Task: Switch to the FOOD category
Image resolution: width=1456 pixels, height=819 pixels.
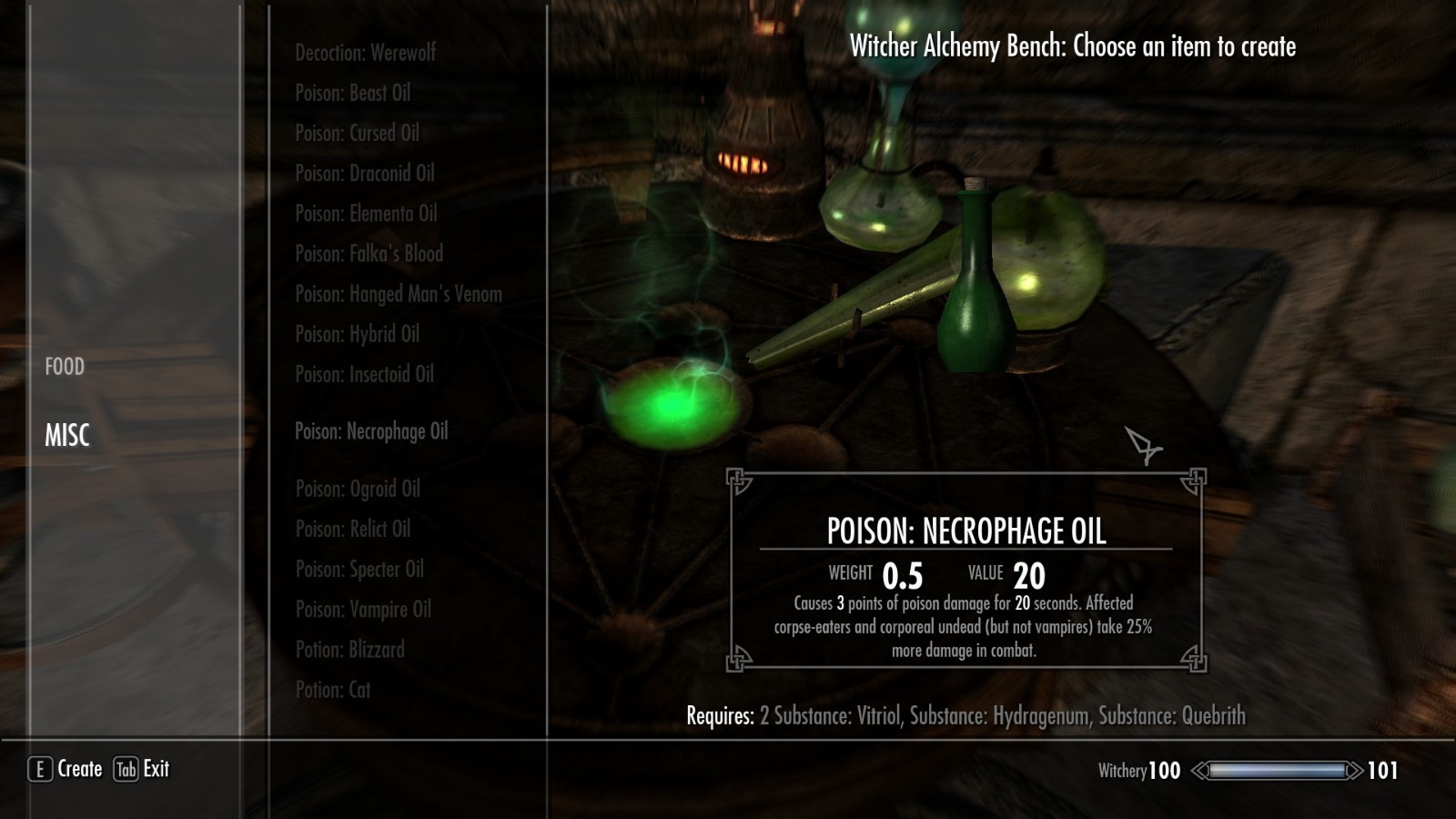Action: point(65,367)
